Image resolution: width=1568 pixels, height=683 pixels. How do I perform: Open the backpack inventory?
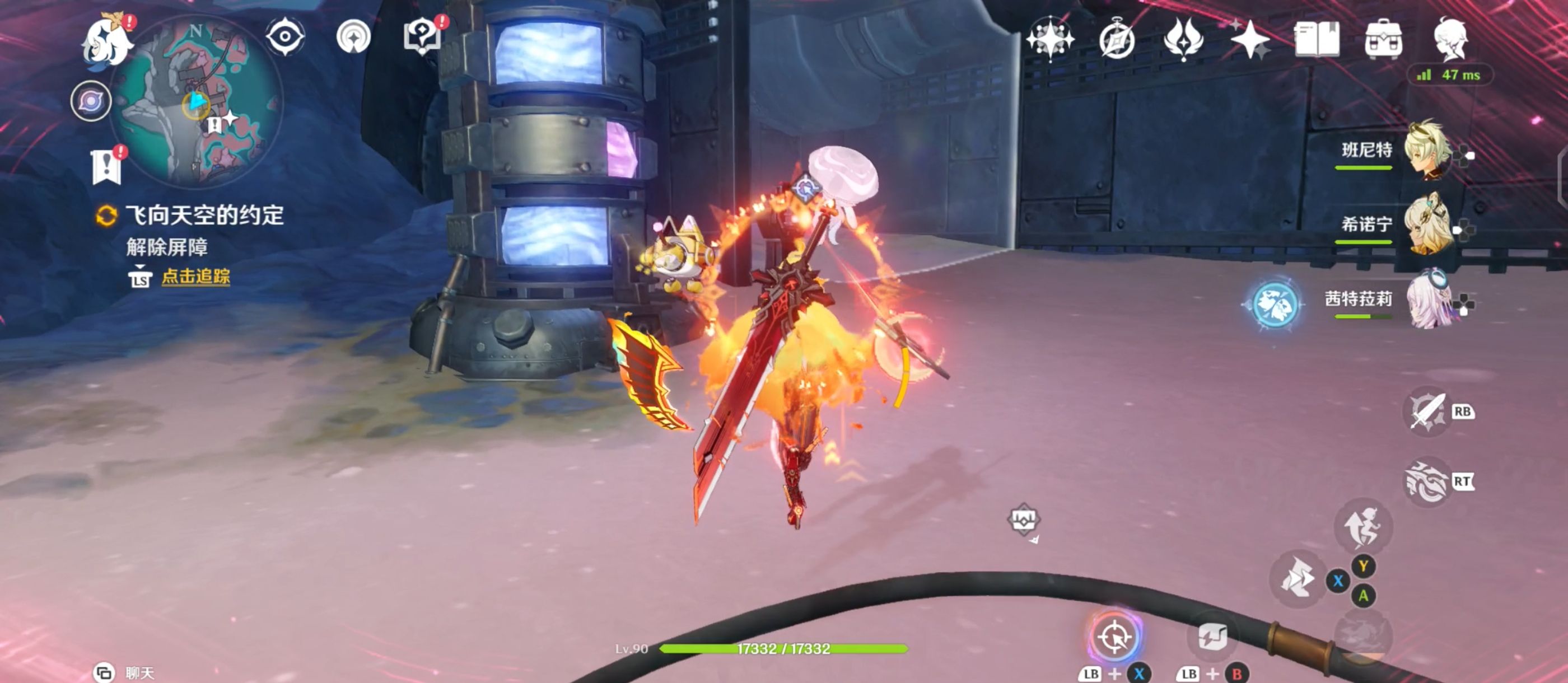click(1384, 39)
